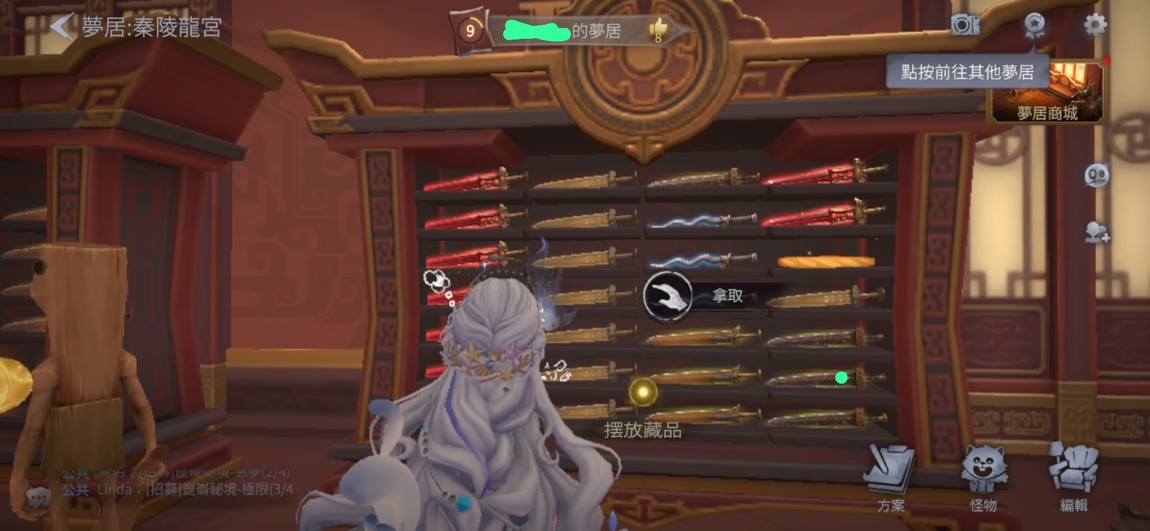Tap the level 9 夢居 badge
This screenshot has height=531, width=1150.
470,31
